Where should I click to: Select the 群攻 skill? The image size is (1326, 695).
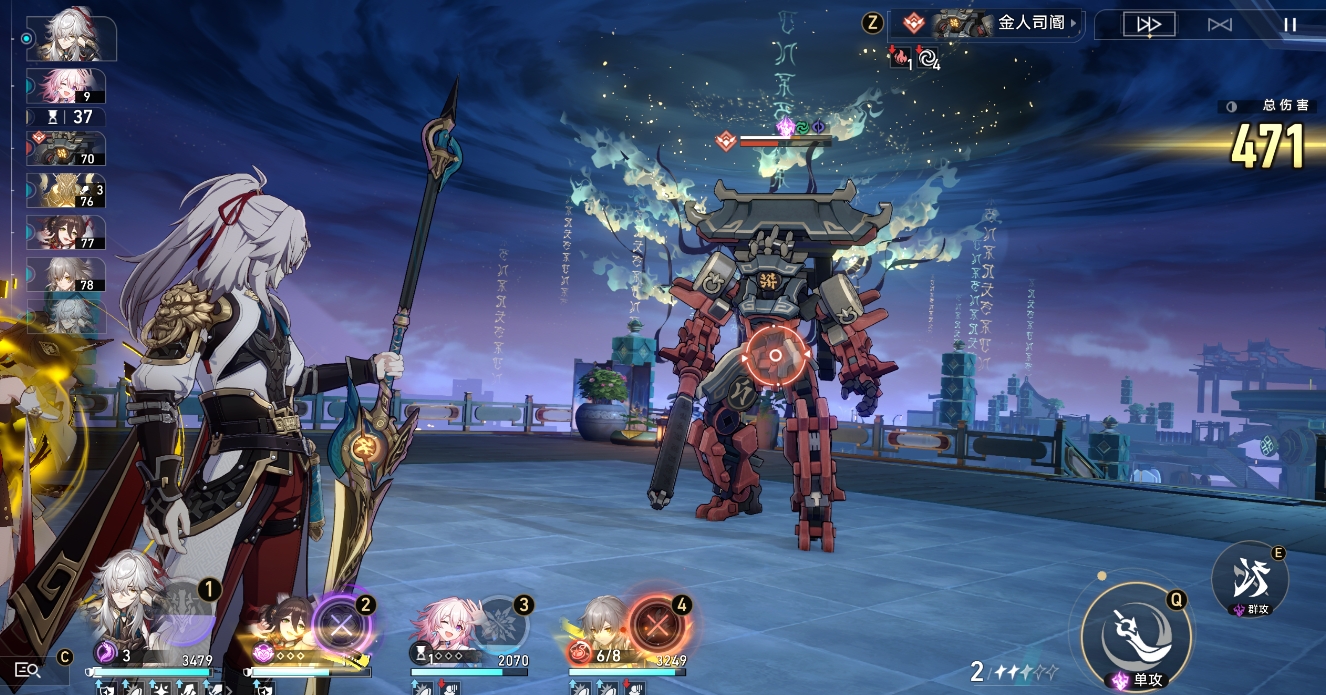click(1249, 579)
